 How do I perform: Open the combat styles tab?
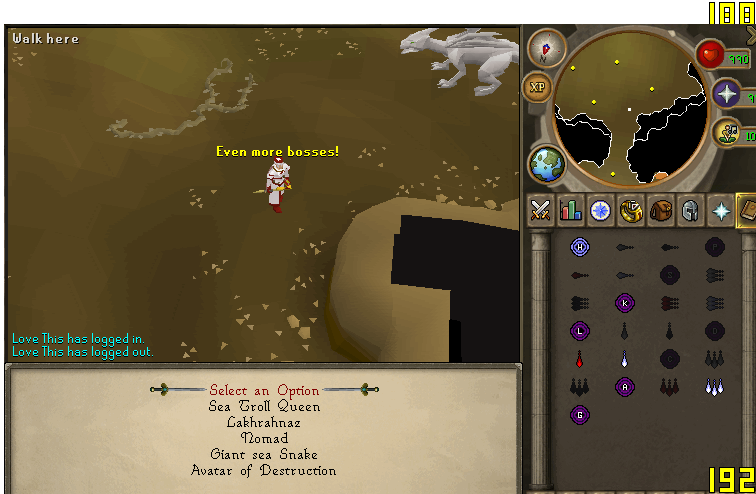pos(541,211)
